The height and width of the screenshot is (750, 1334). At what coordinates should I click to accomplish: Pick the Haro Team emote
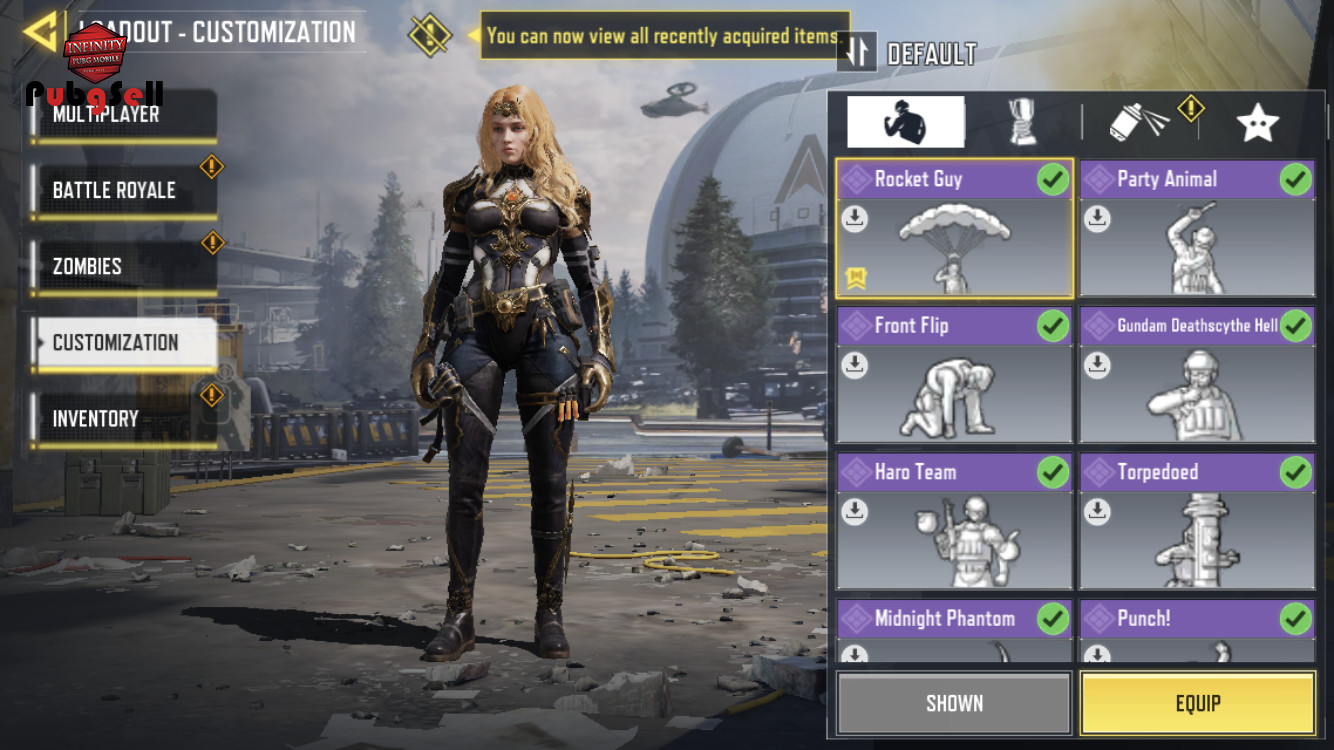(954, 521)
